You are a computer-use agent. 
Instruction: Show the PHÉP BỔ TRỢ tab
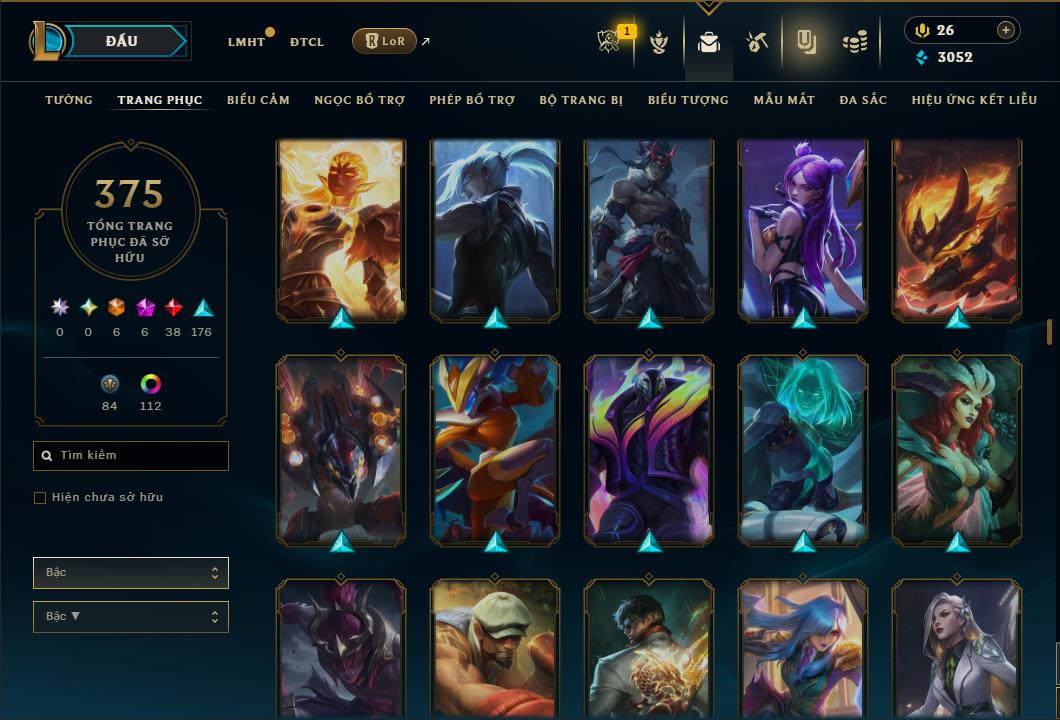pyautogui.click(x=472, y=100)
